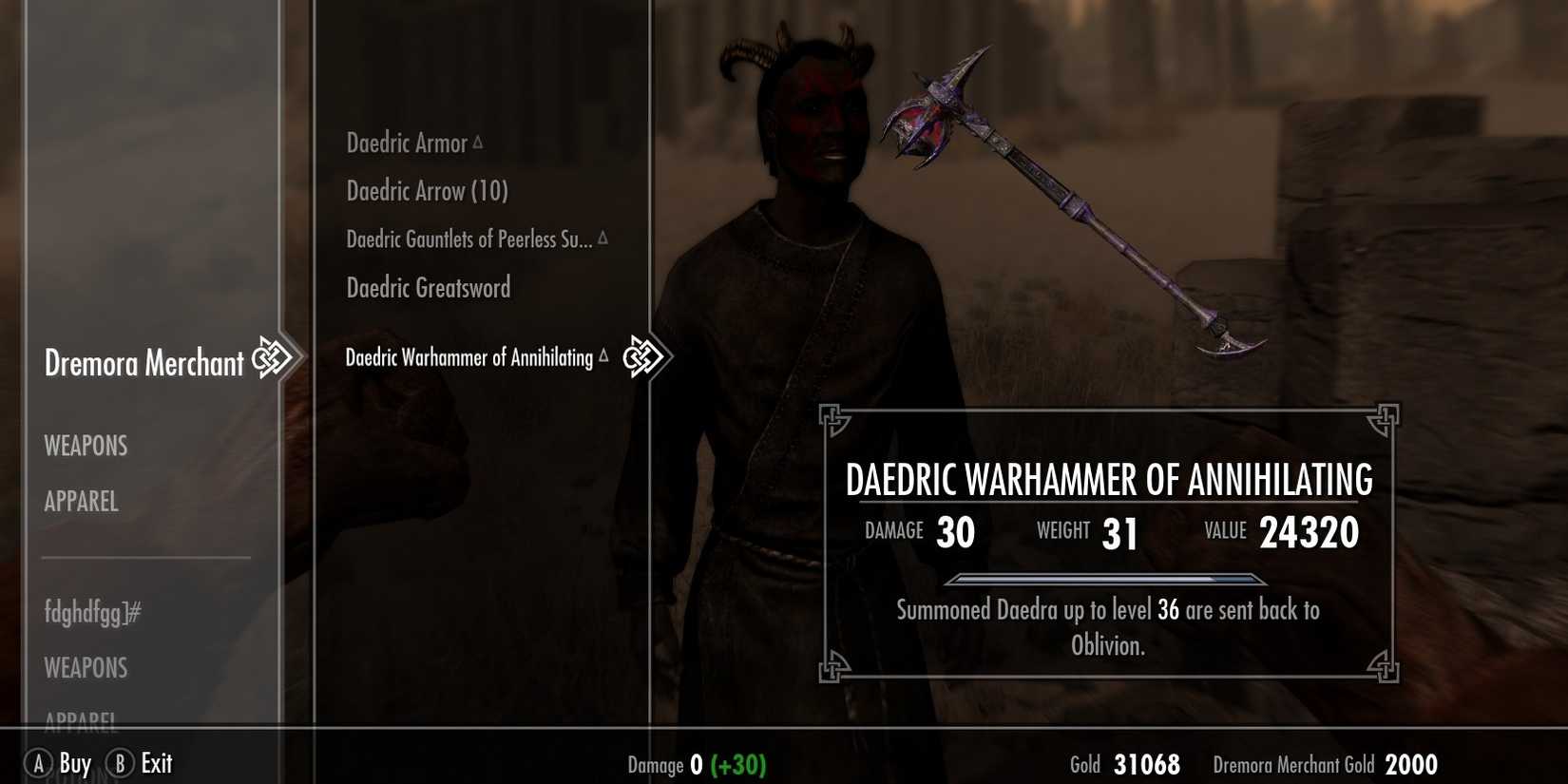The image size is (1568, 784).
Task: Select Daedric Arrow (10) from the list
Action: (427, 190)
